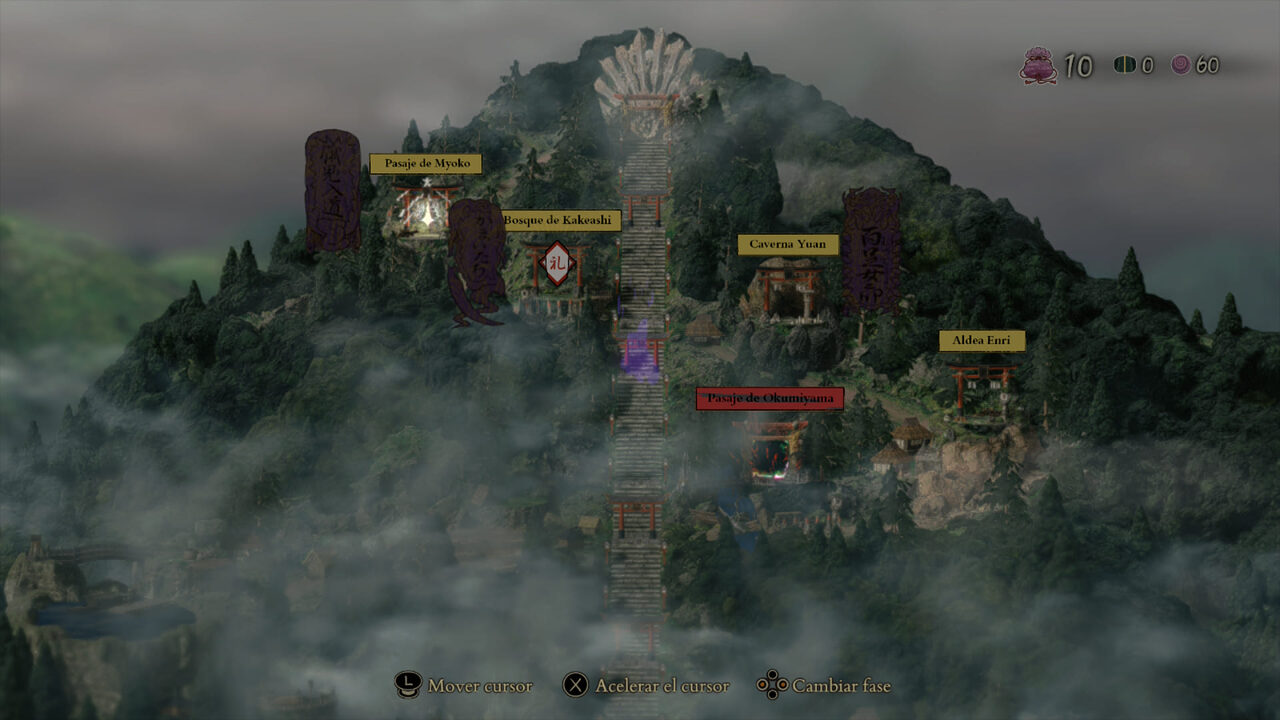Click the red diamond emblem under Bosque de Kakeashi
Screen dimensions: 1280x720
[x=557, y=264]
